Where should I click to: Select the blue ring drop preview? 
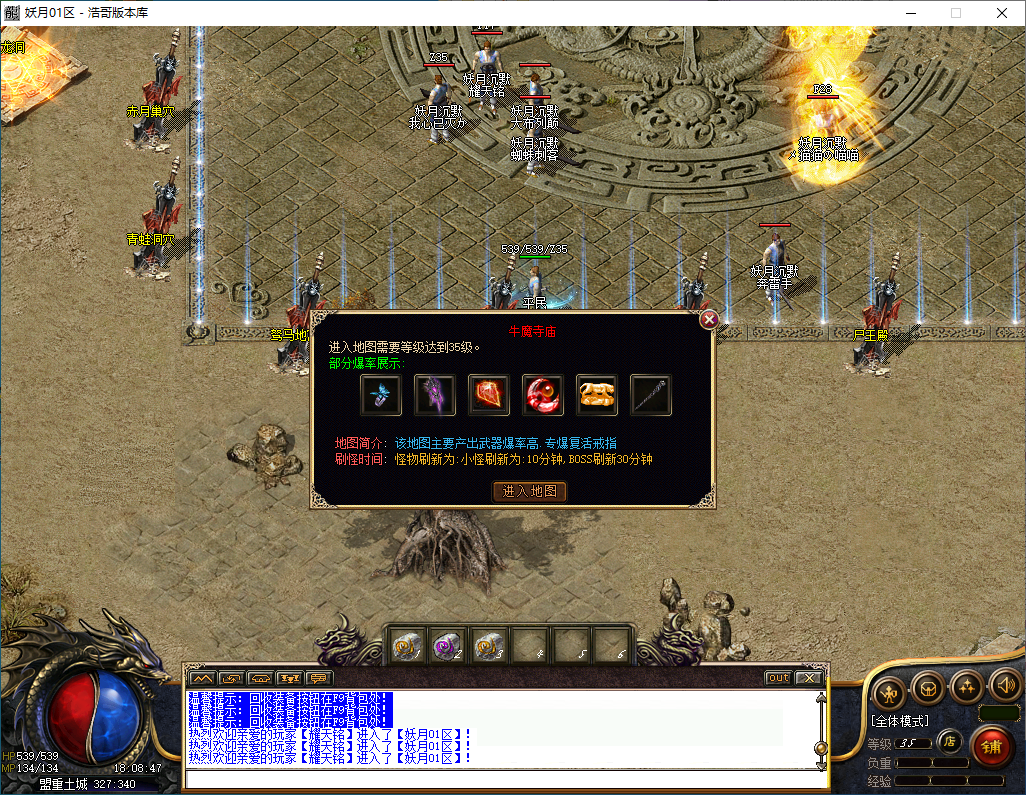tap(381, 395)
